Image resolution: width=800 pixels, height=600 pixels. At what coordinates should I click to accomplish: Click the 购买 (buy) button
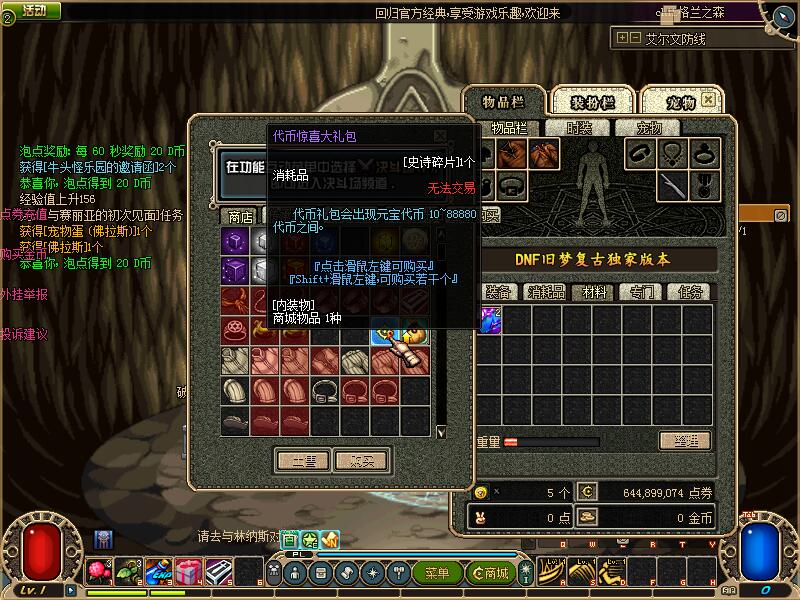point(361,461)
